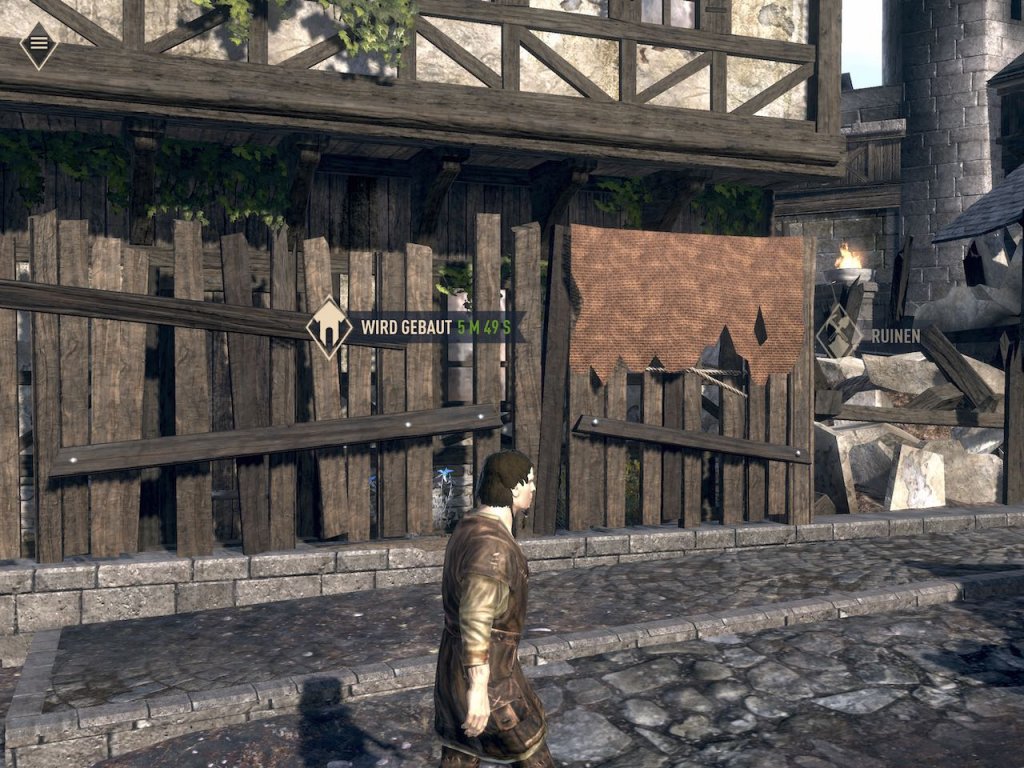Select the Ruinen location marker
The width and height of the screenshot is (1024, 768).
[838, 334]
